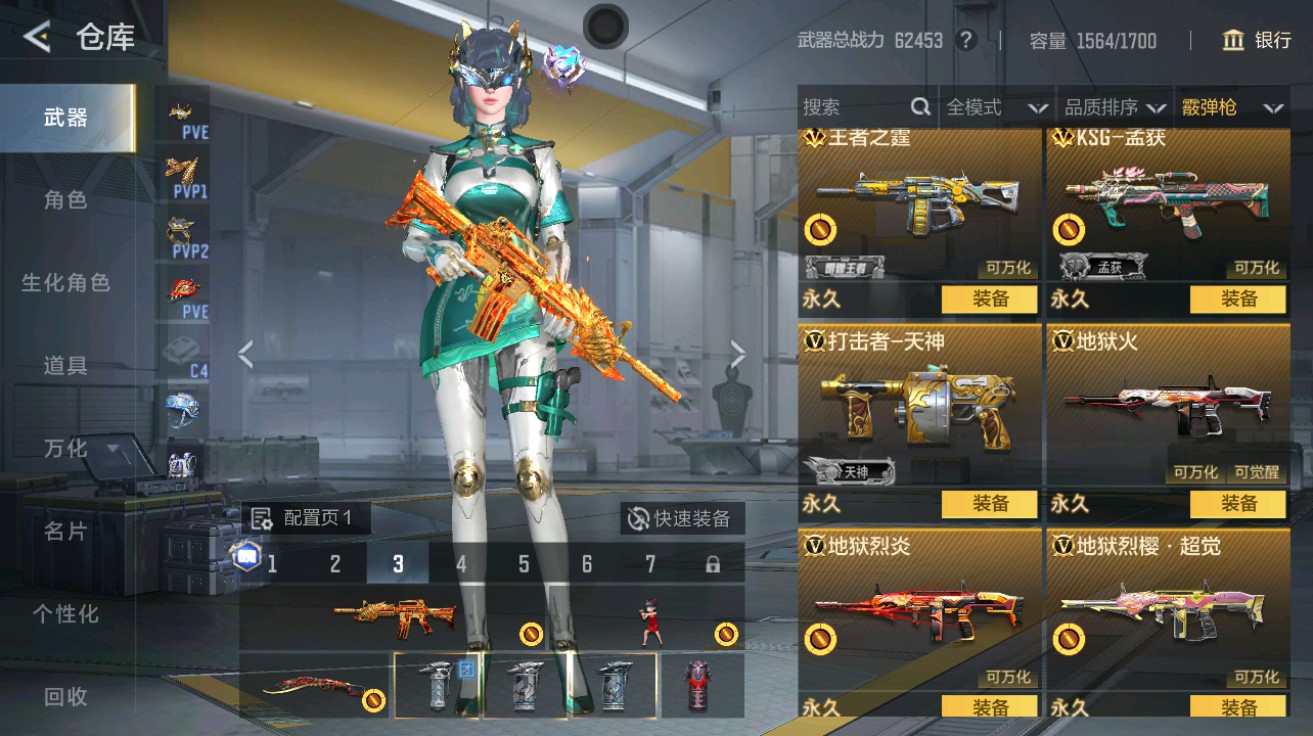Open the 霰弹枪 weapon category dropdown
The height and width of the screenshot is (736, 1313).
coord(1220,107)
